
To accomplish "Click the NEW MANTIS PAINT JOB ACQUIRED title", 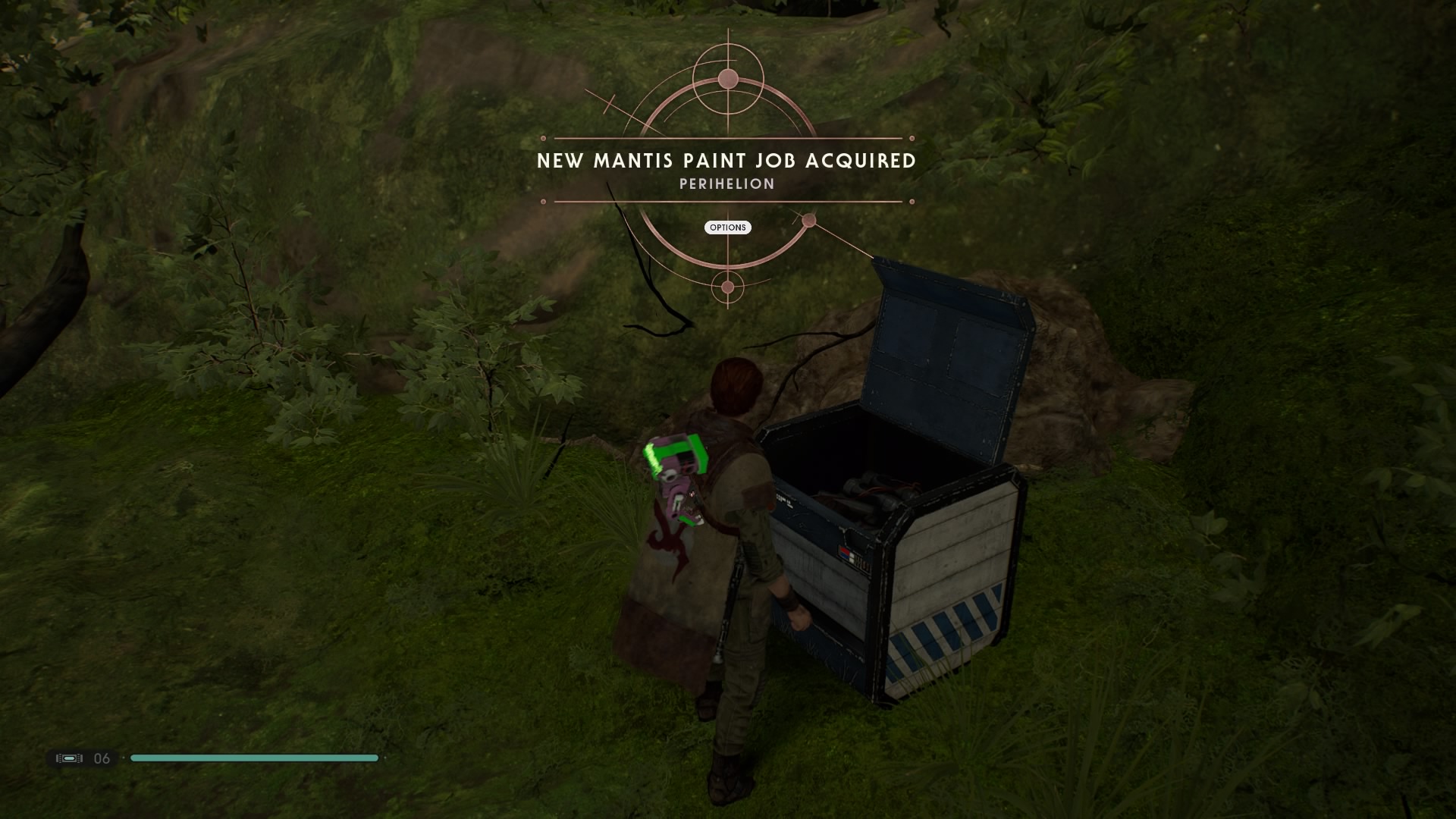I will click(726, 161).
